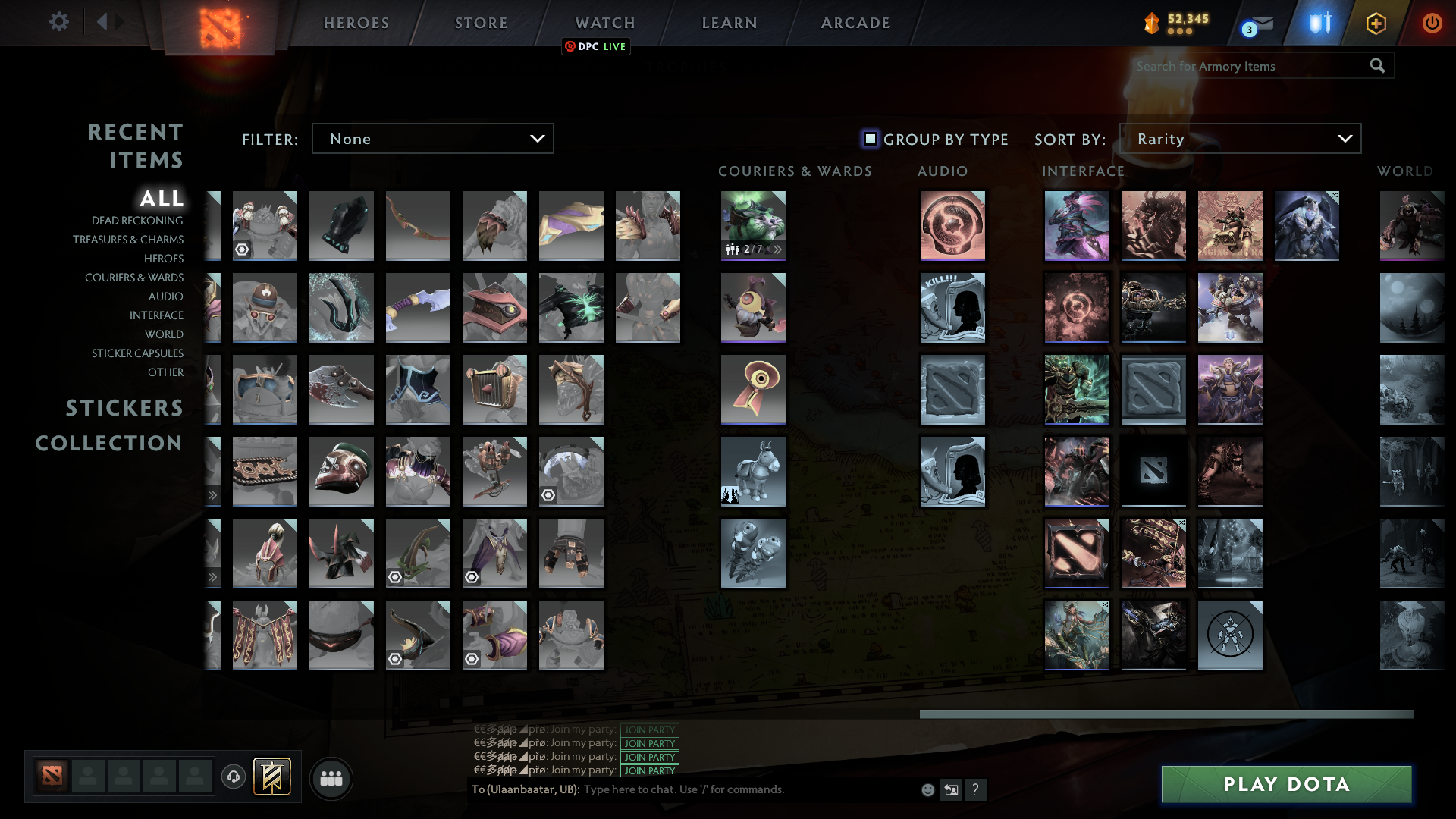Toggle the Group By Type checkbox

click(869, 139)
